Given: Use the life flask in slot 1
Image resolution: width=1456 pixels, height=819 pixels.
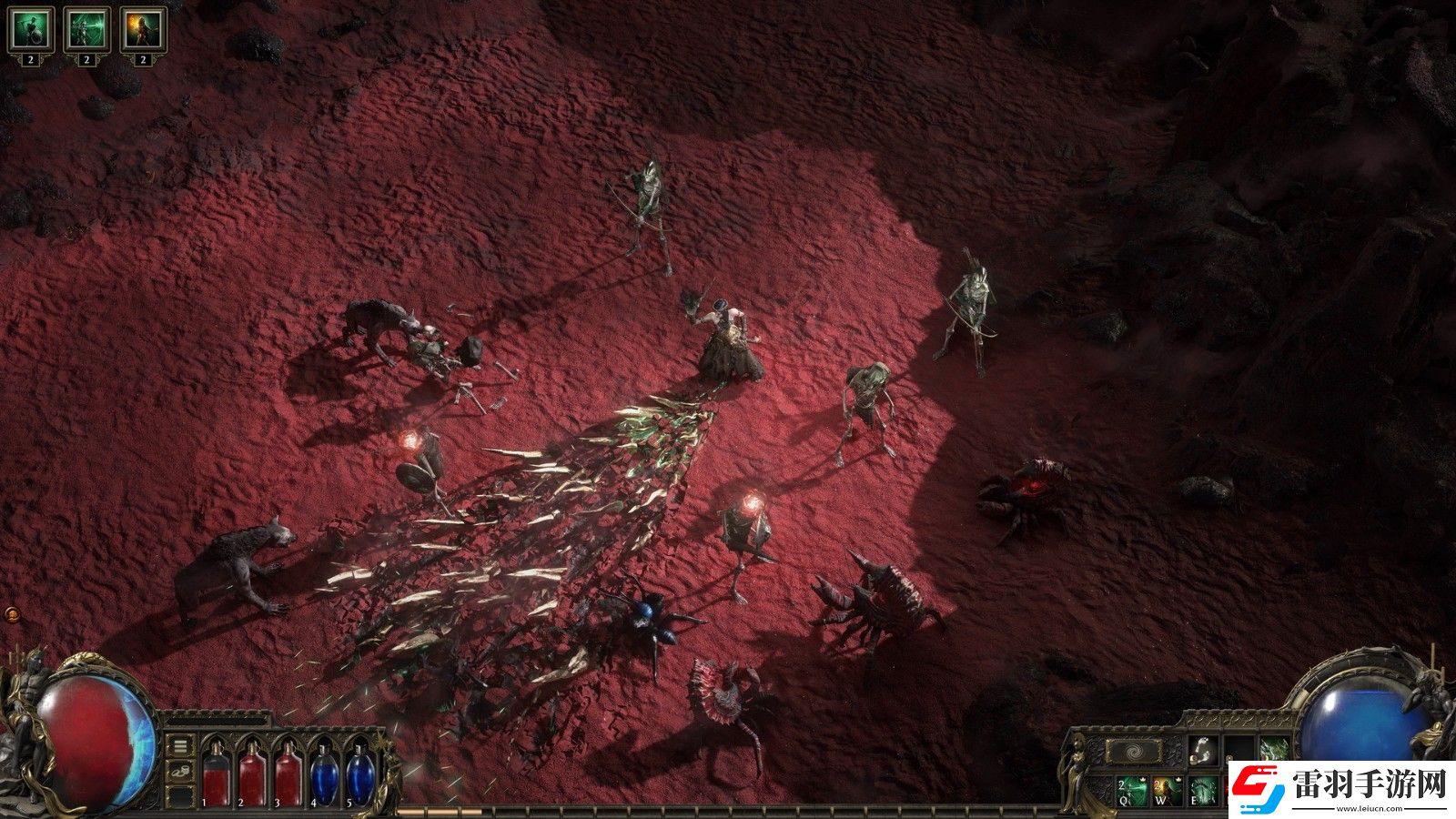Looking at the screenshot, I should (216, 774).
